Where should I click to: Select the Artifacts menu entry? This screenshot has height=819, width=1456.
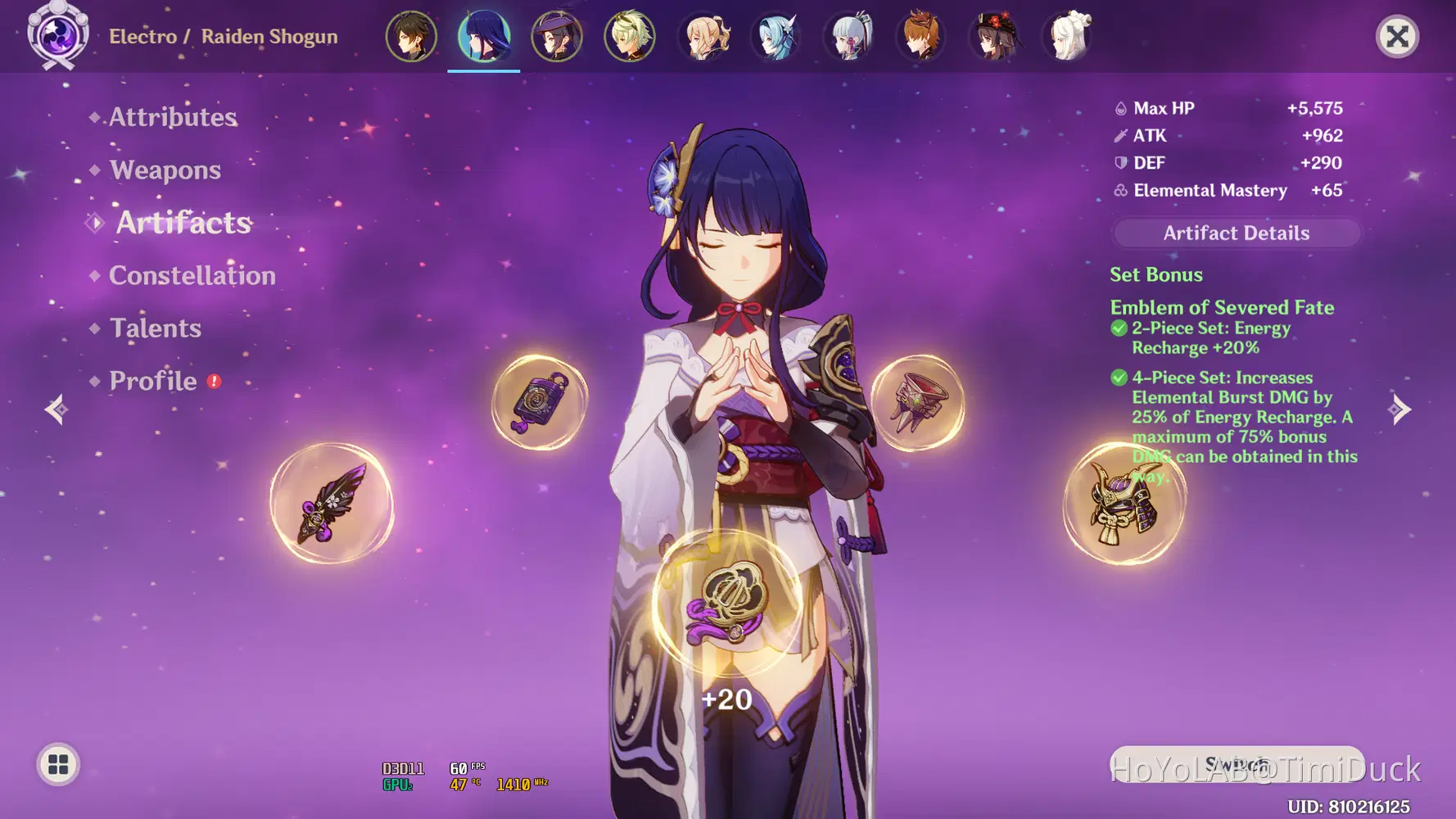tap(183, 223)
